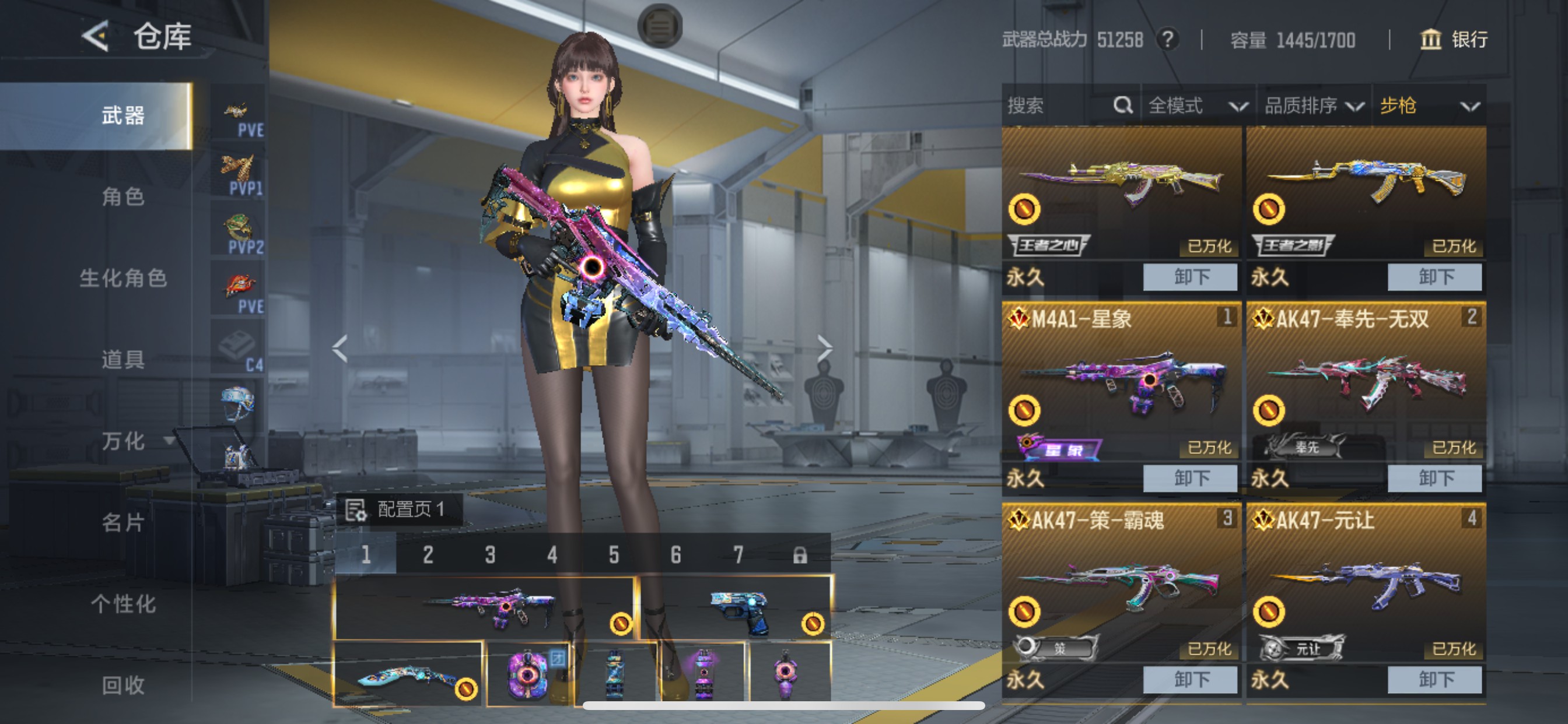Open the 角色 category
The height and width of the screenshot is (724, 1568).
[123, 196]
